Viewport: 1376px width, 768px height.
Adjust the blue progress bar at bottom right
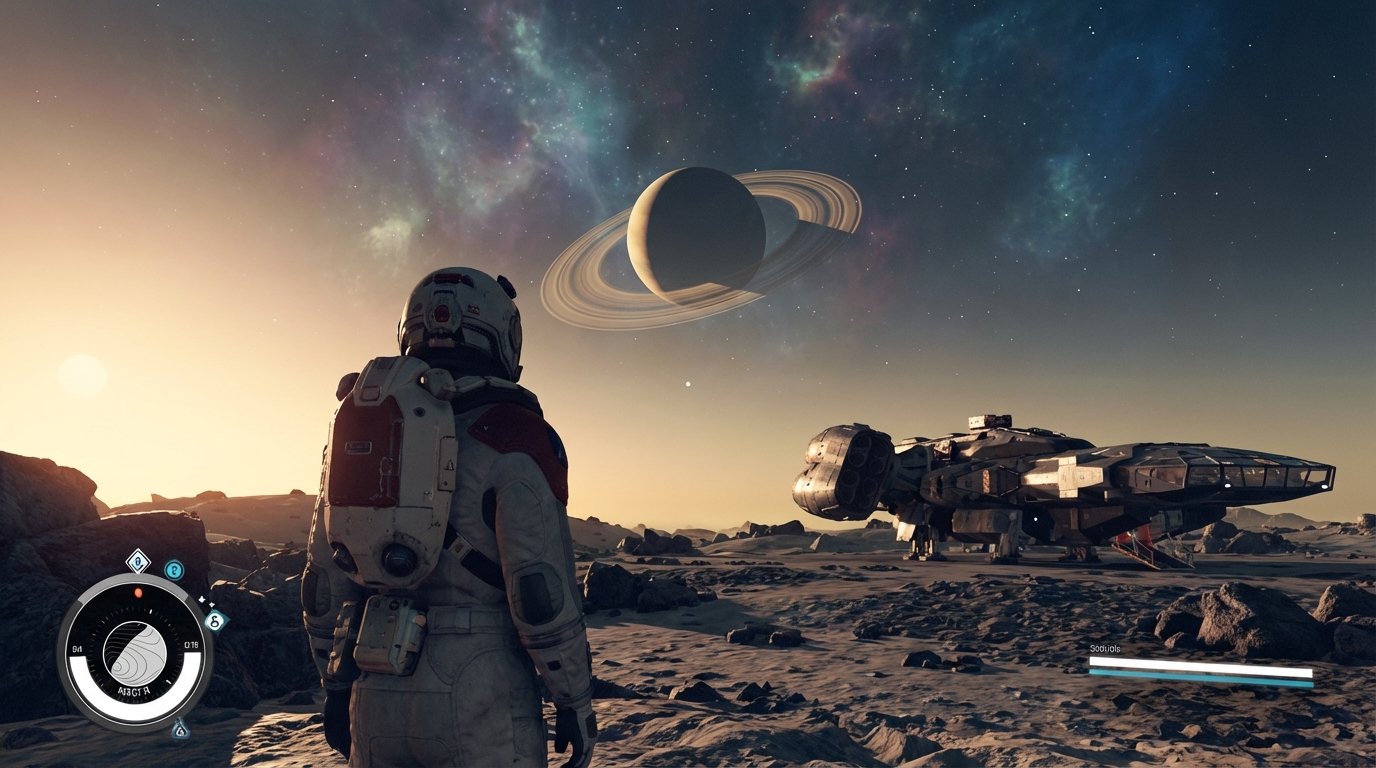click(1202, 677)
